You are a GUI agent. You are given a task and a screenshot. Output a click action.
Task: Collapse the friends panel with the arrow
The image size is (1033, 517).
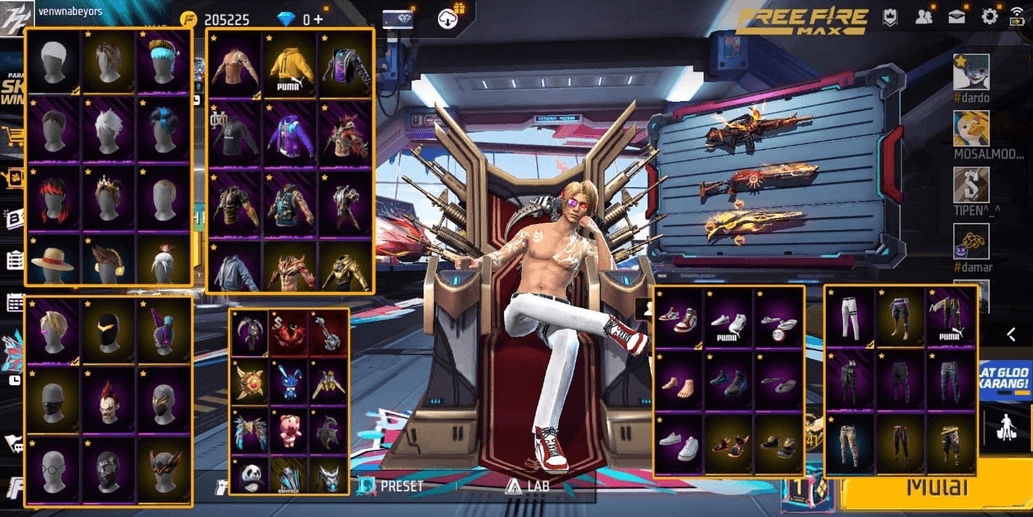(x=1012, y=334)
